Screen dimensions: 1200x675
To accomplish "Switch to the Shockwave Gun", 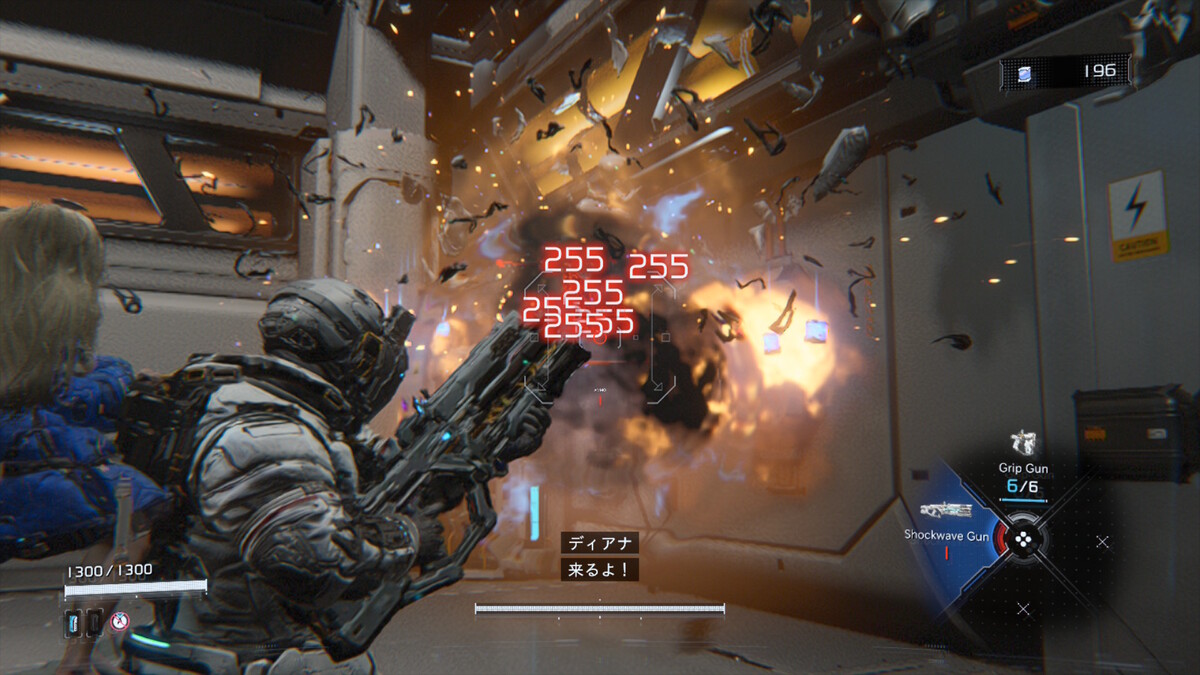I will click(x=946, y=511).
